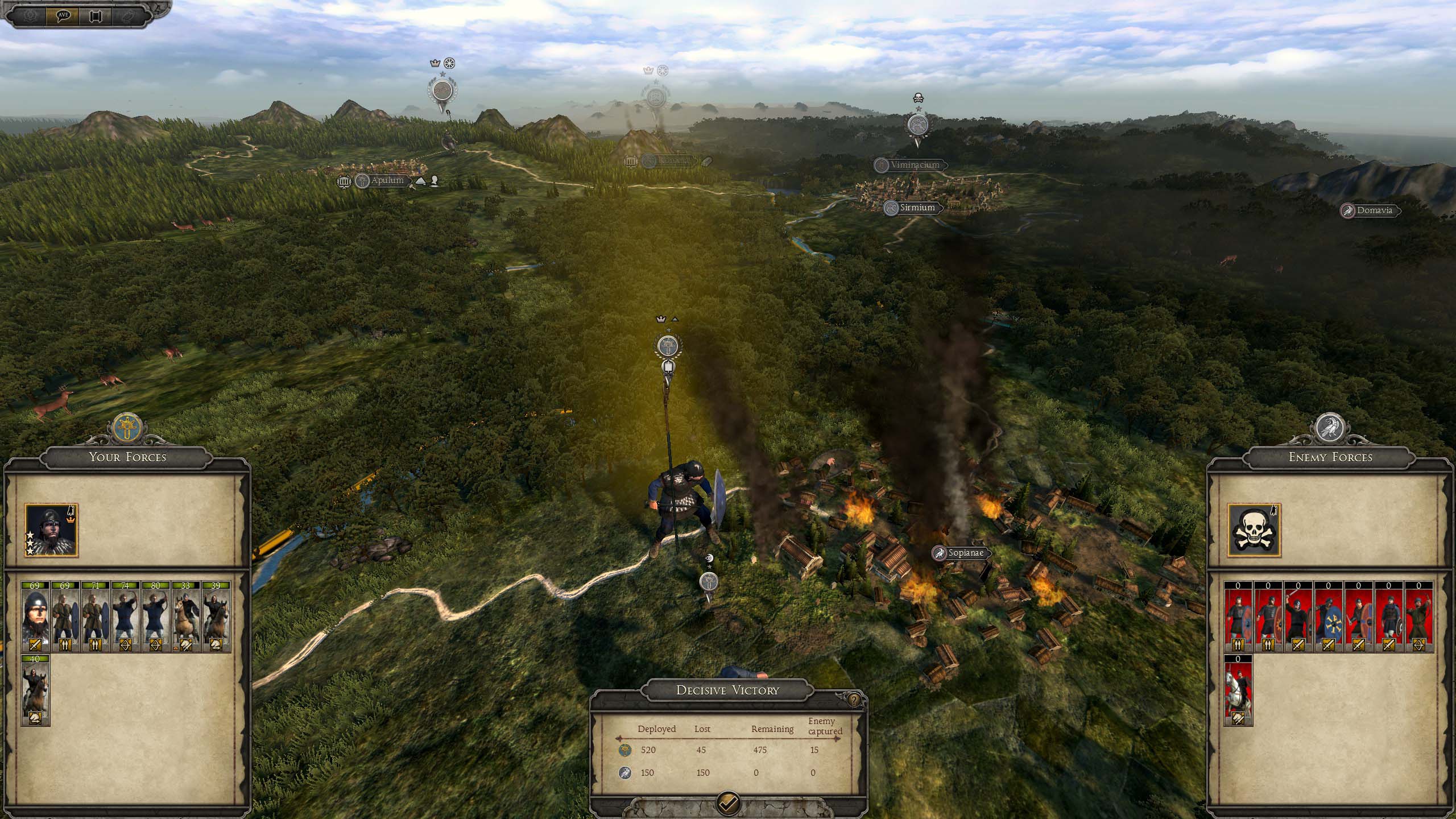
Task: Inspect the enemy white horse cavalry card
Action: (x=1238, y=690)
